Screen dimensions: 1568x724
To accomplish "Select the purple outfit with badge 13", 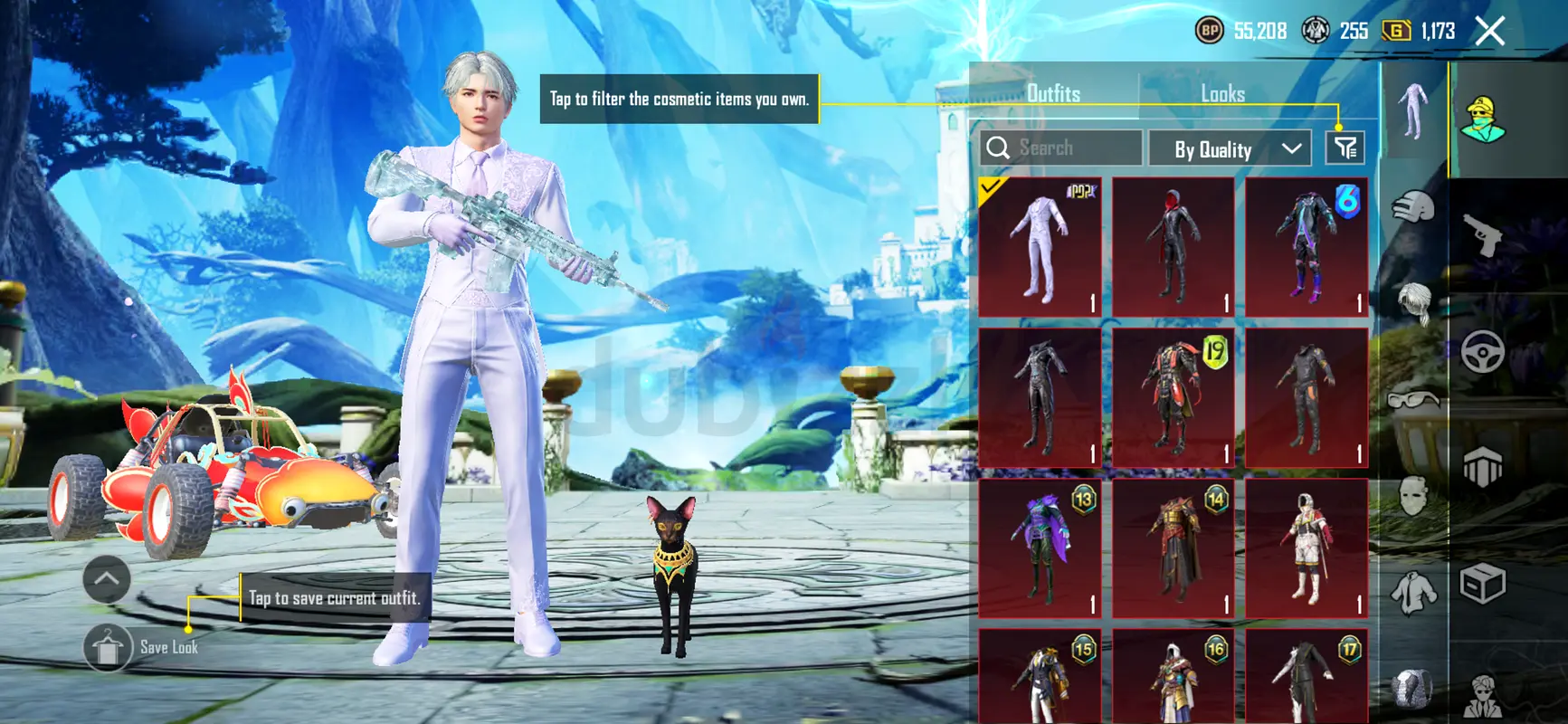I will click(1040, 548).
